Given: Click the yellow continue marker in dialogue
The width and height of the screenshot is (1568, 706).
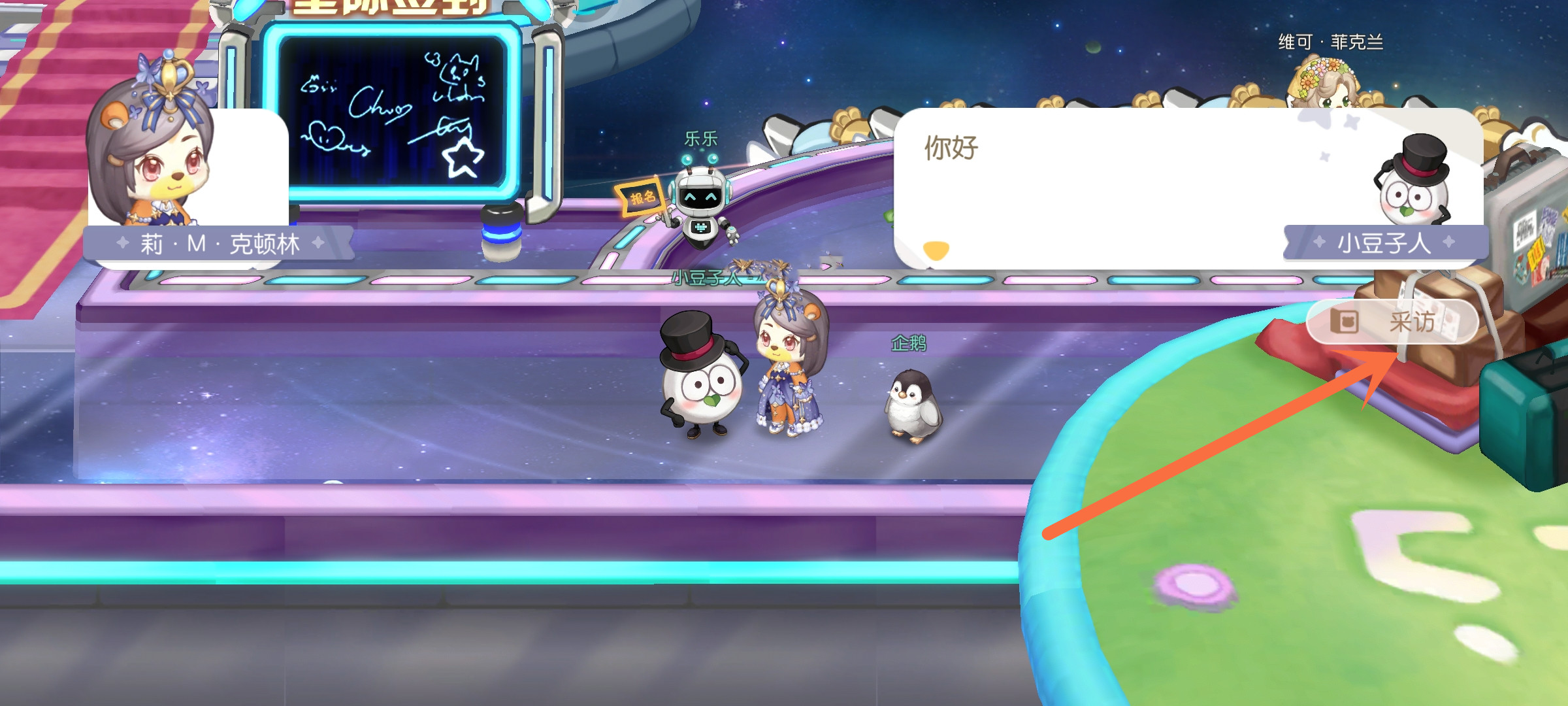Looking at the screenshot, I should pyautogui.click(x=936, y=250).
